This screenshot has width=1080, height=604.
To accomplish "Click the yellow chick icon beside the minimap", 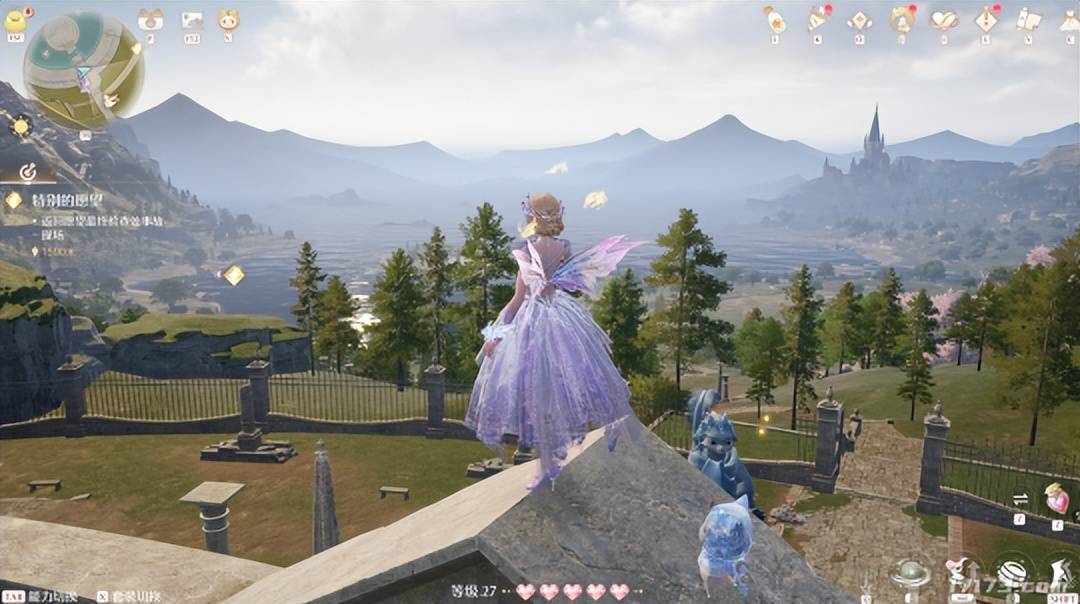I will (x=17, y=19).
